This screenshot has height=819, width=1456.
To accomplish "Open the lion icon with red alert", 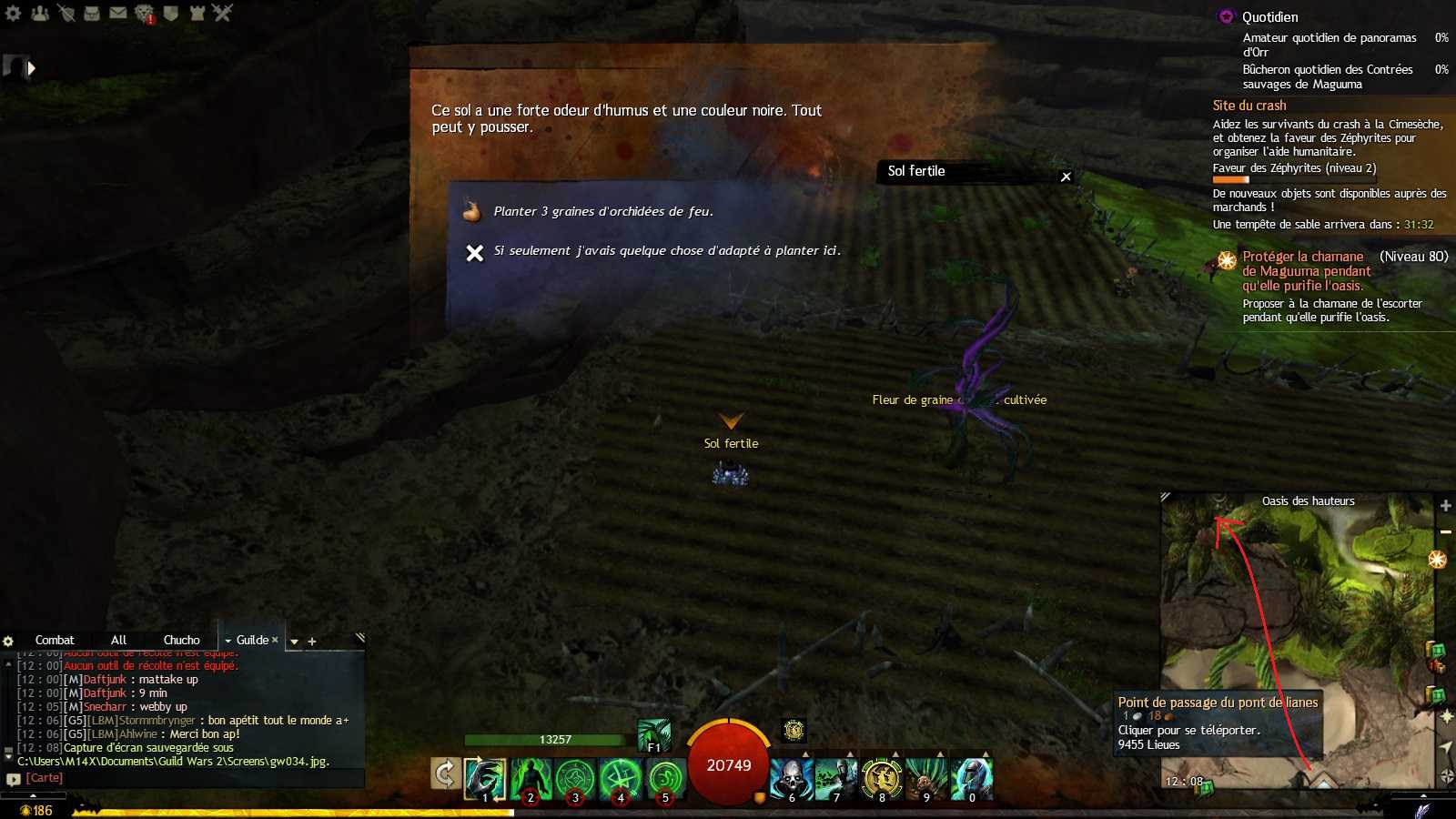I will 145,14.
